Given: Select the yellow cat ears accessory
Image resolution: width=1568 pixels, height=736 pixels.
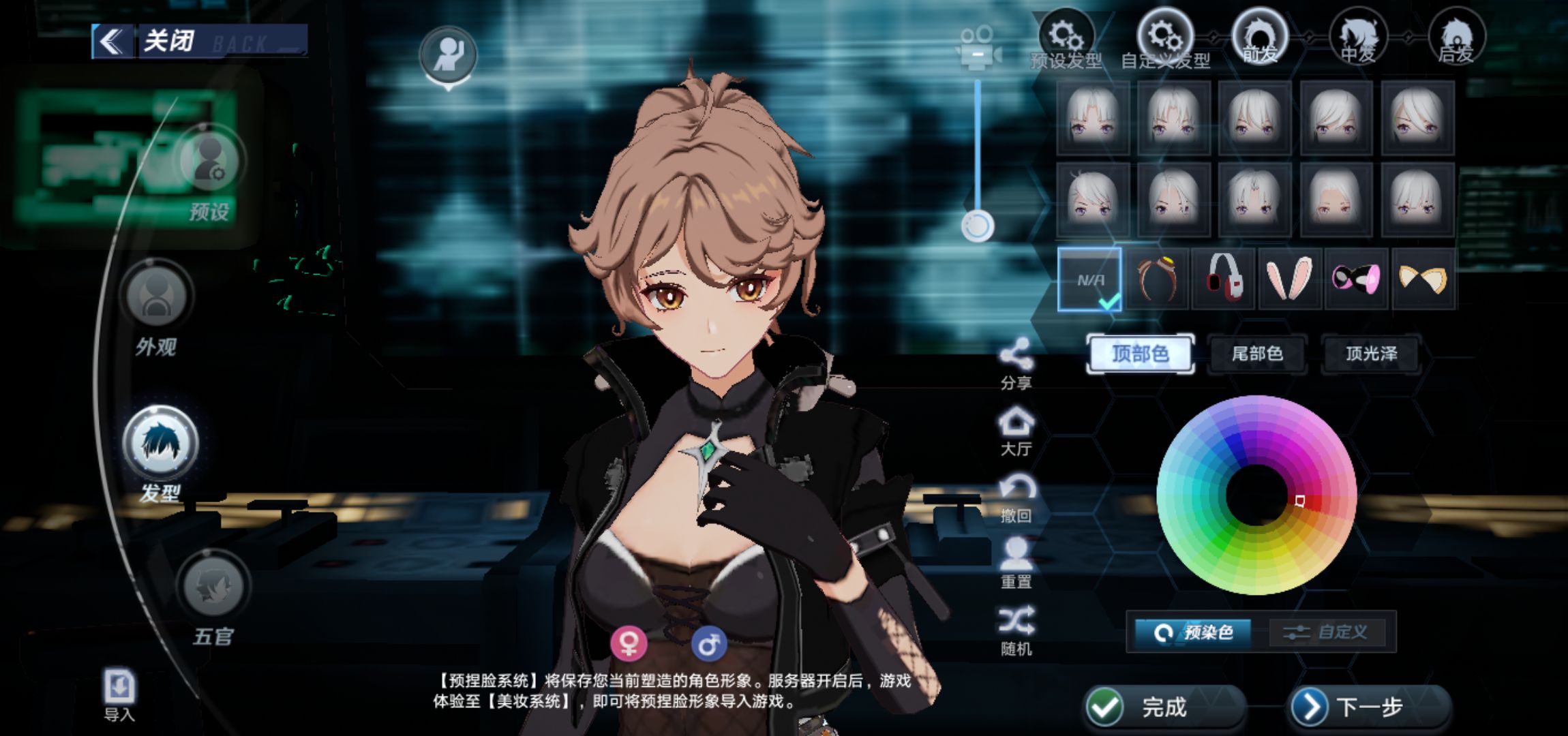Looking at the screenshot, I should (1422, 279).
